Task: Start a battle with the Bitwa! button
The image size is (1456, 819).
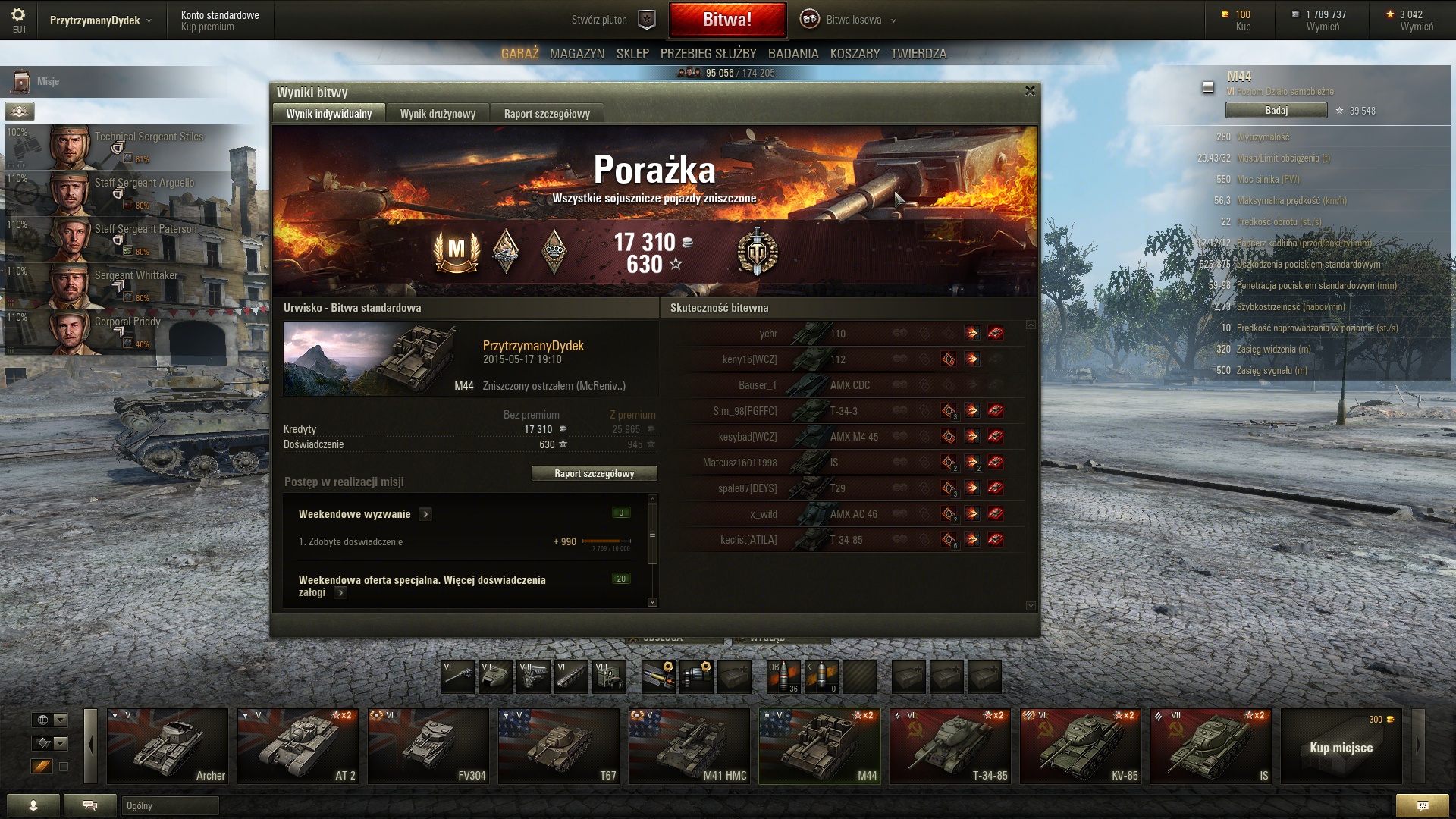Action: tap(726, 20)
